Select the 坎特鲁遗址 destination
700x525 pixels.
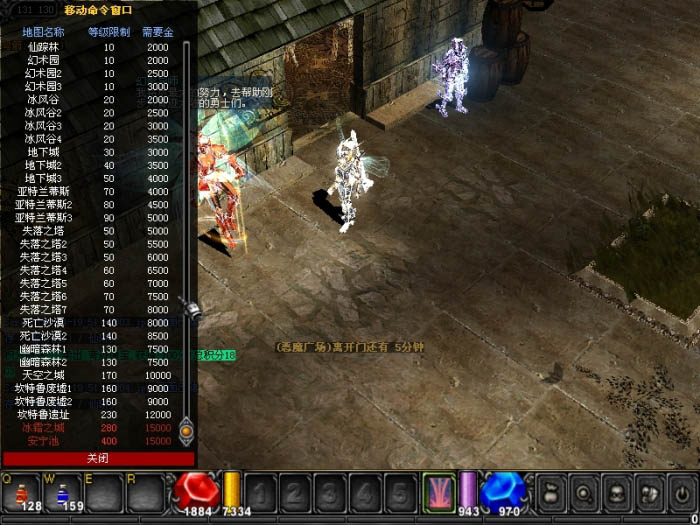click(44, 414)
